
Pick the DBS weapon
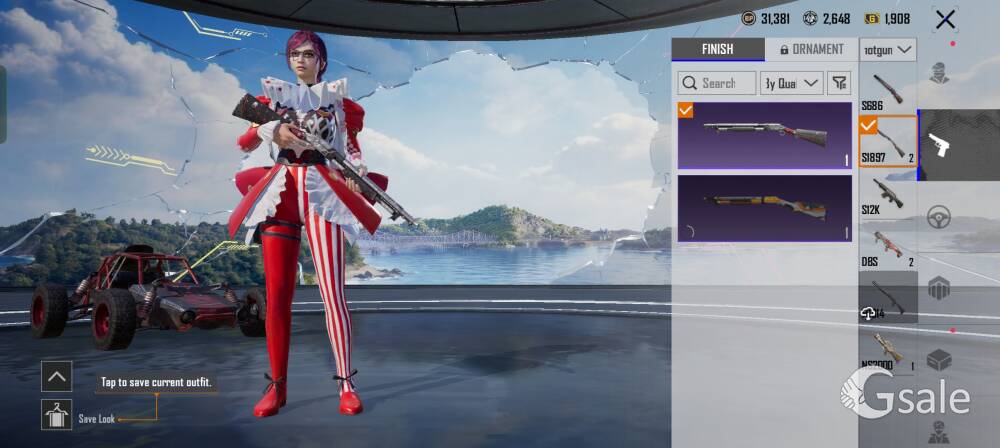pyautogui.click(x=887, y=245)
